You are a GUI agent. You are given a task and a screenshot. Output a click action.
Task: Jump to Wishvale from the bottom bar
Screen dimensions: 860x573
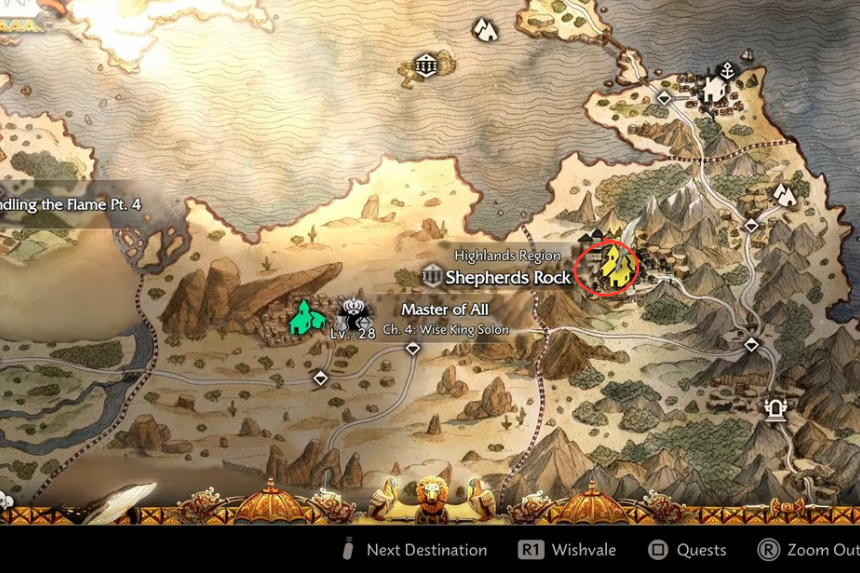coord(566,550)
